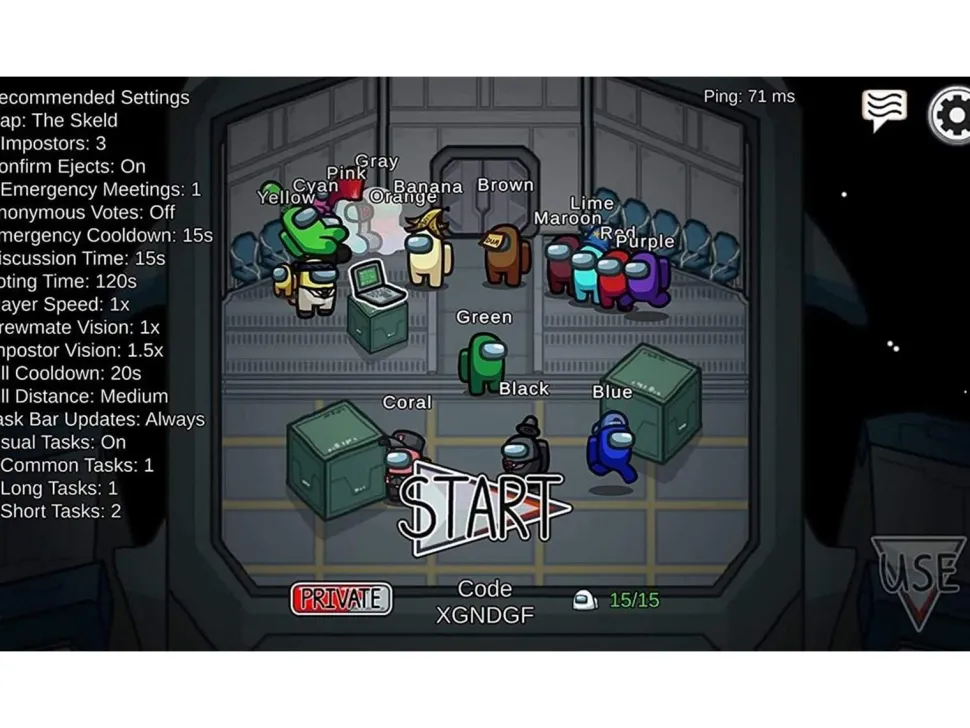Screen dimensions: 970x728
Task: Tap the USE action button
Action: [x=917, y=580]
